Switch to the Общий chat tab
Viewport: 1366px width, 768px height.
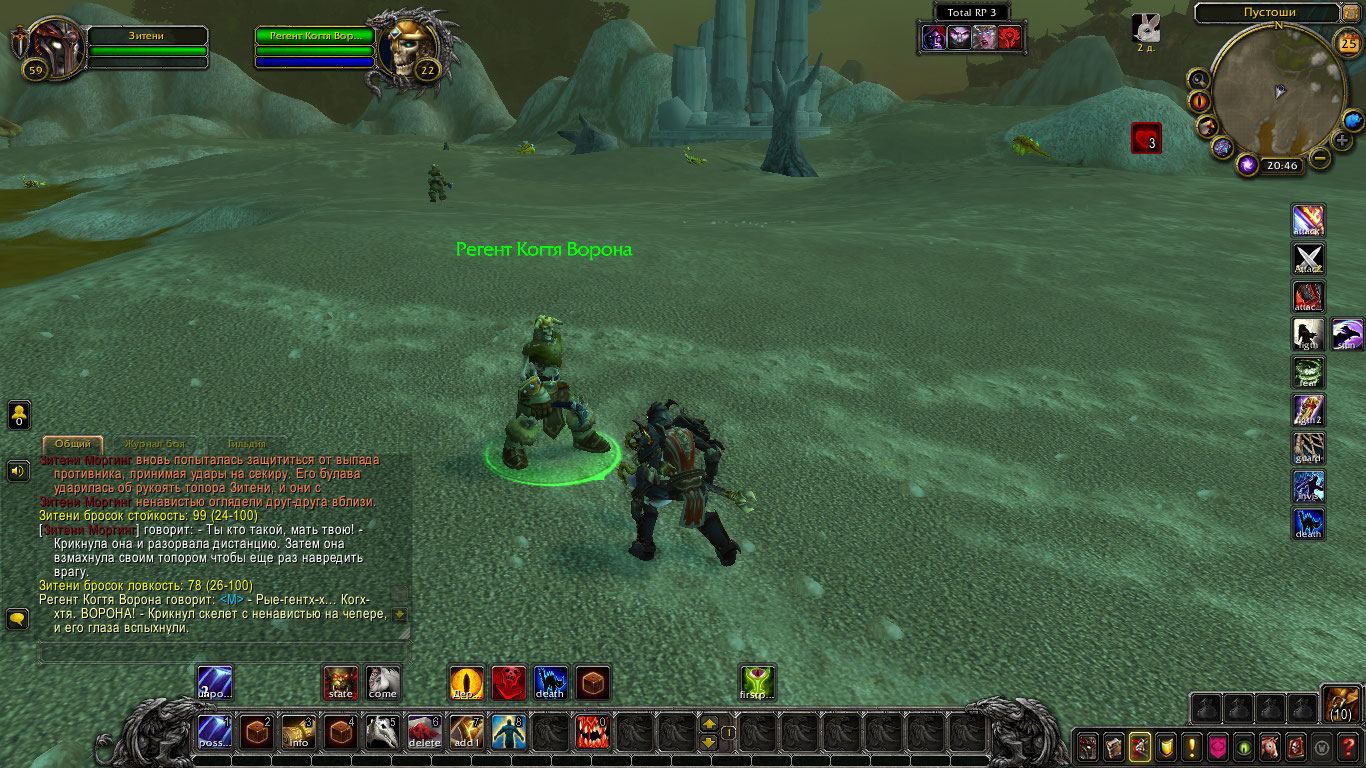[x=73, y=443]
